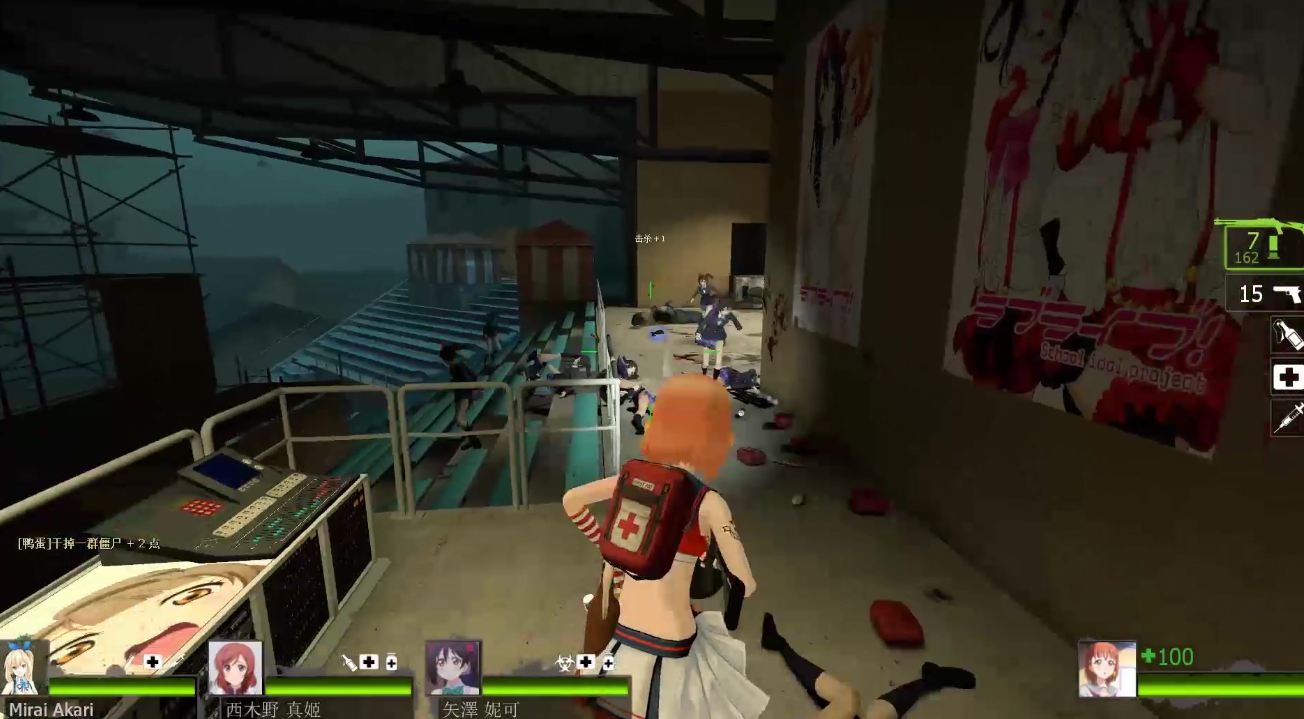Screen dimensions: 1304x719
Task: Equip the molotov bottle slot
Action: click(x=1287, y=334)
